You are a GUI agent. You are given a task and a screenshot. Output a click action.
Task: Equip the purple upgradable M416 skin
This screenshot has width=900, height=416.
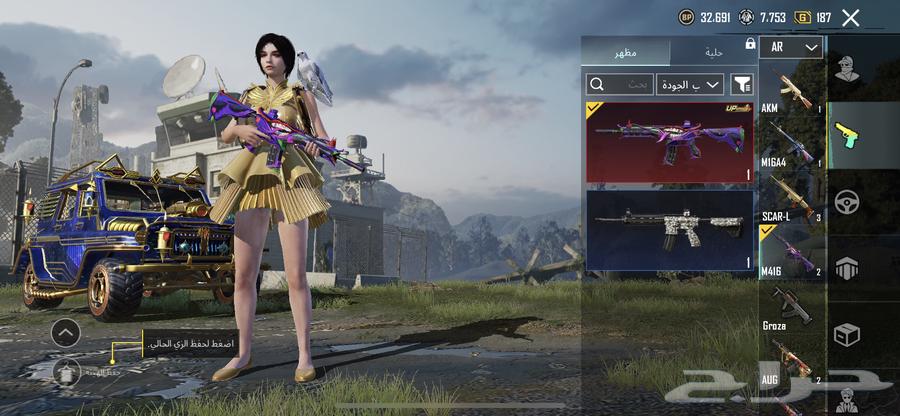click(669, 141)
